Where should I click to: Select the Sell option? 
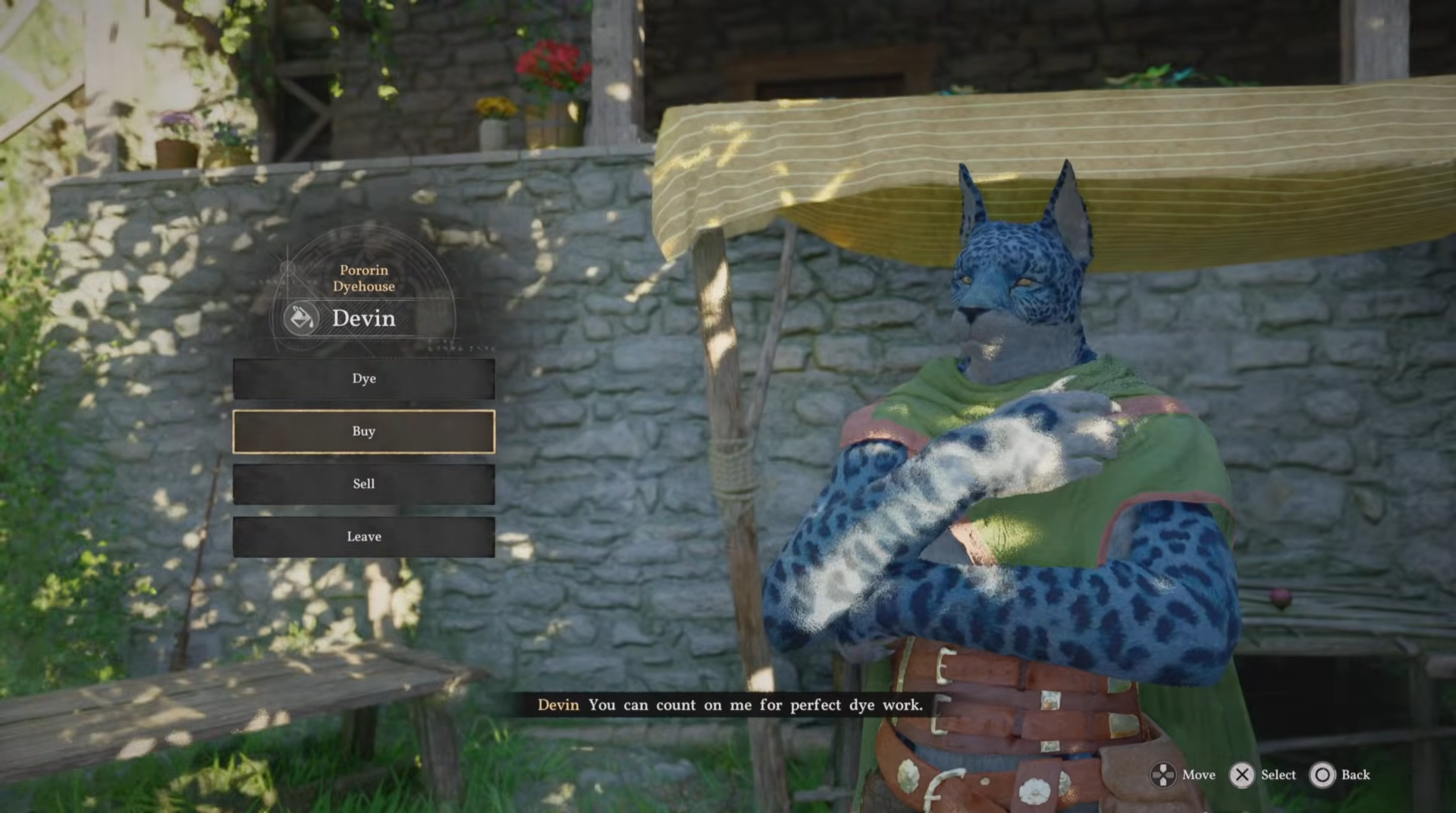tap(363, 484)
